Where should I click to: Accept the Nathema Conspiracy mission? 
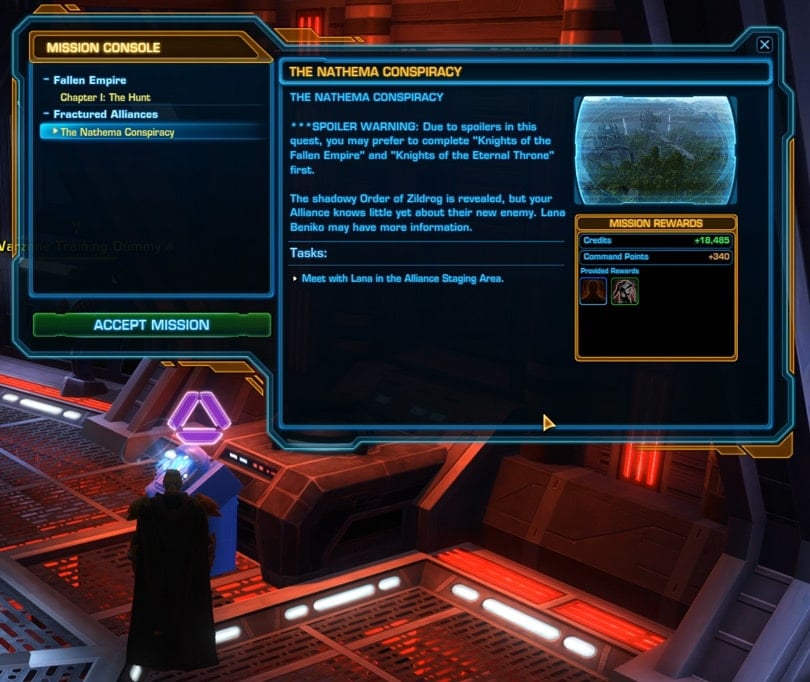tap(151, 325)
